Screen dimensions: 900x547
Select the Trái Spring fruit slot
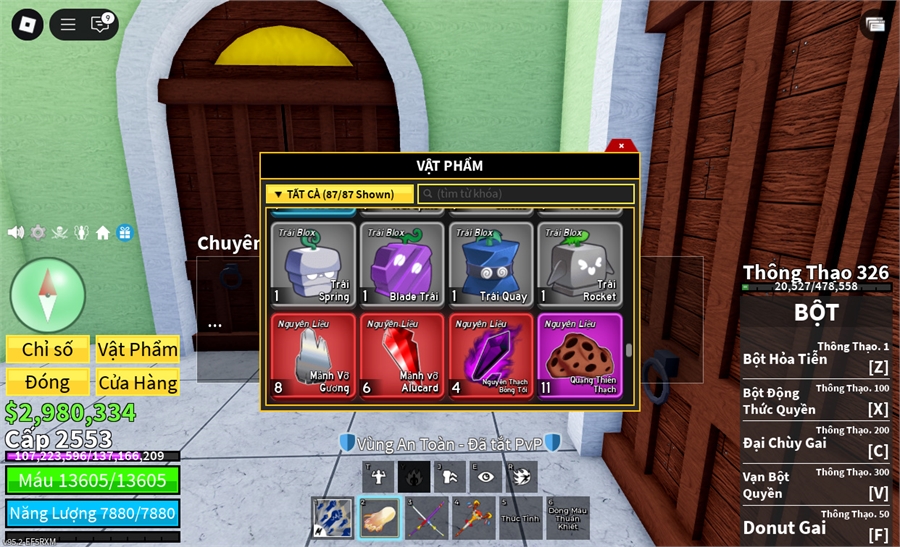(x=313, y=264)
